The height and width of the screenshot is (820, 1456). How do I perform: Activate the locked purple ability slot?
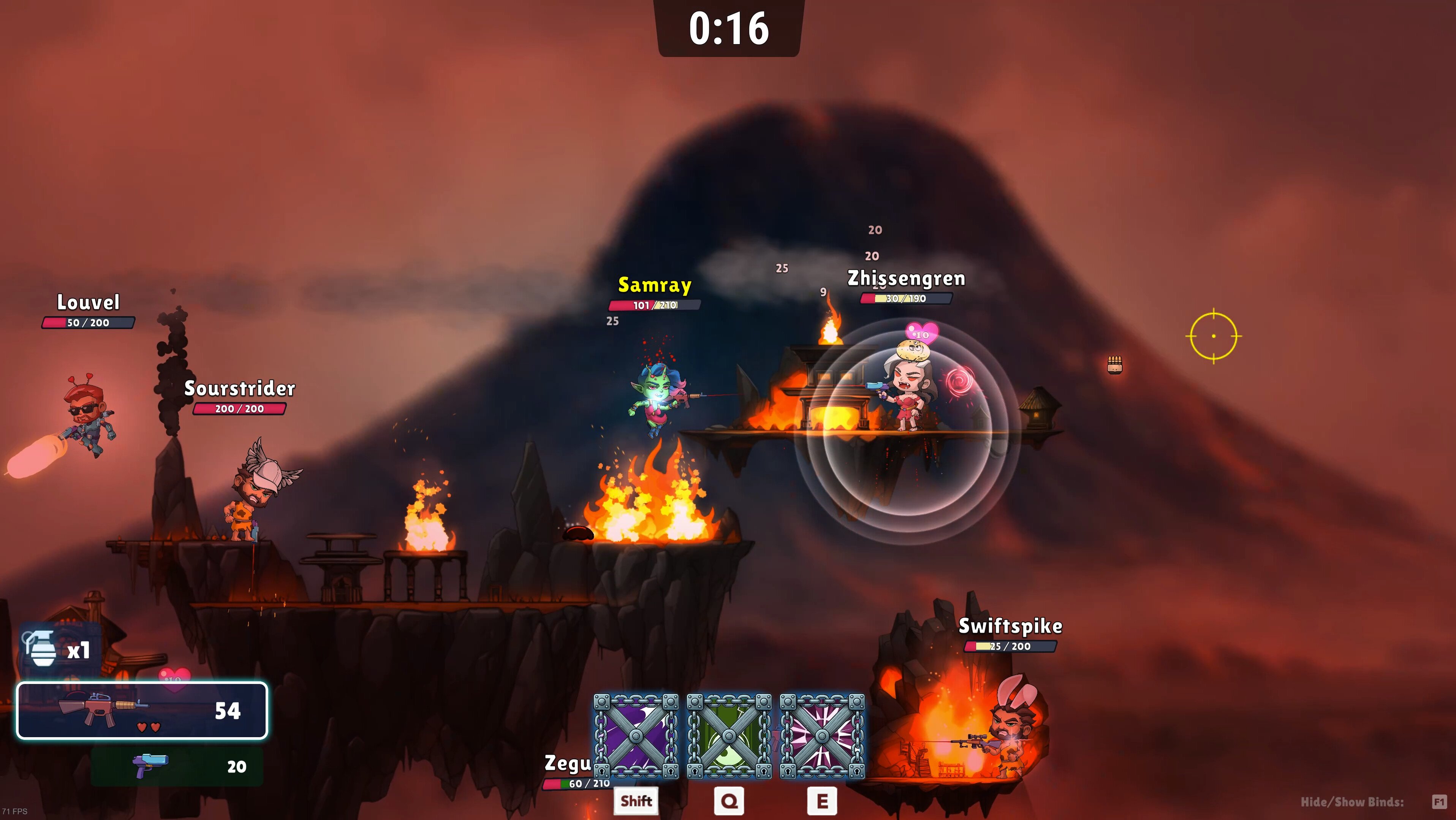tap(636, 736)
